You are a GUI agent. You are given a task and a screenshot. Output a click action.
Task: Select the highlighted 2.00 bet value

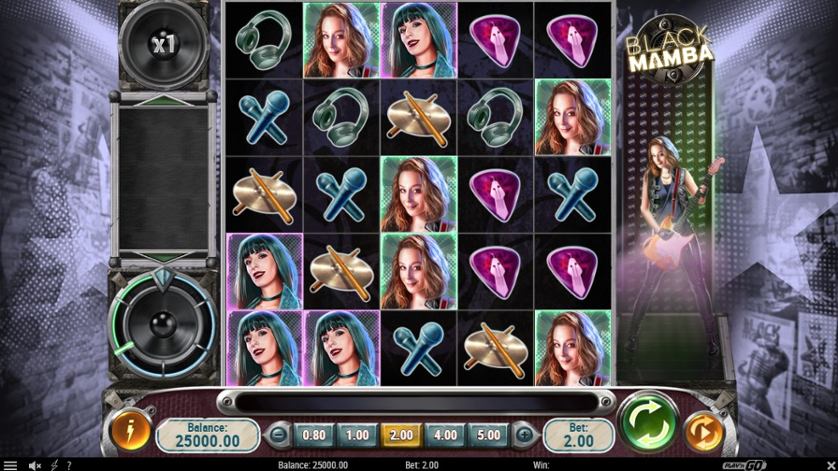(x=400, y=435)
